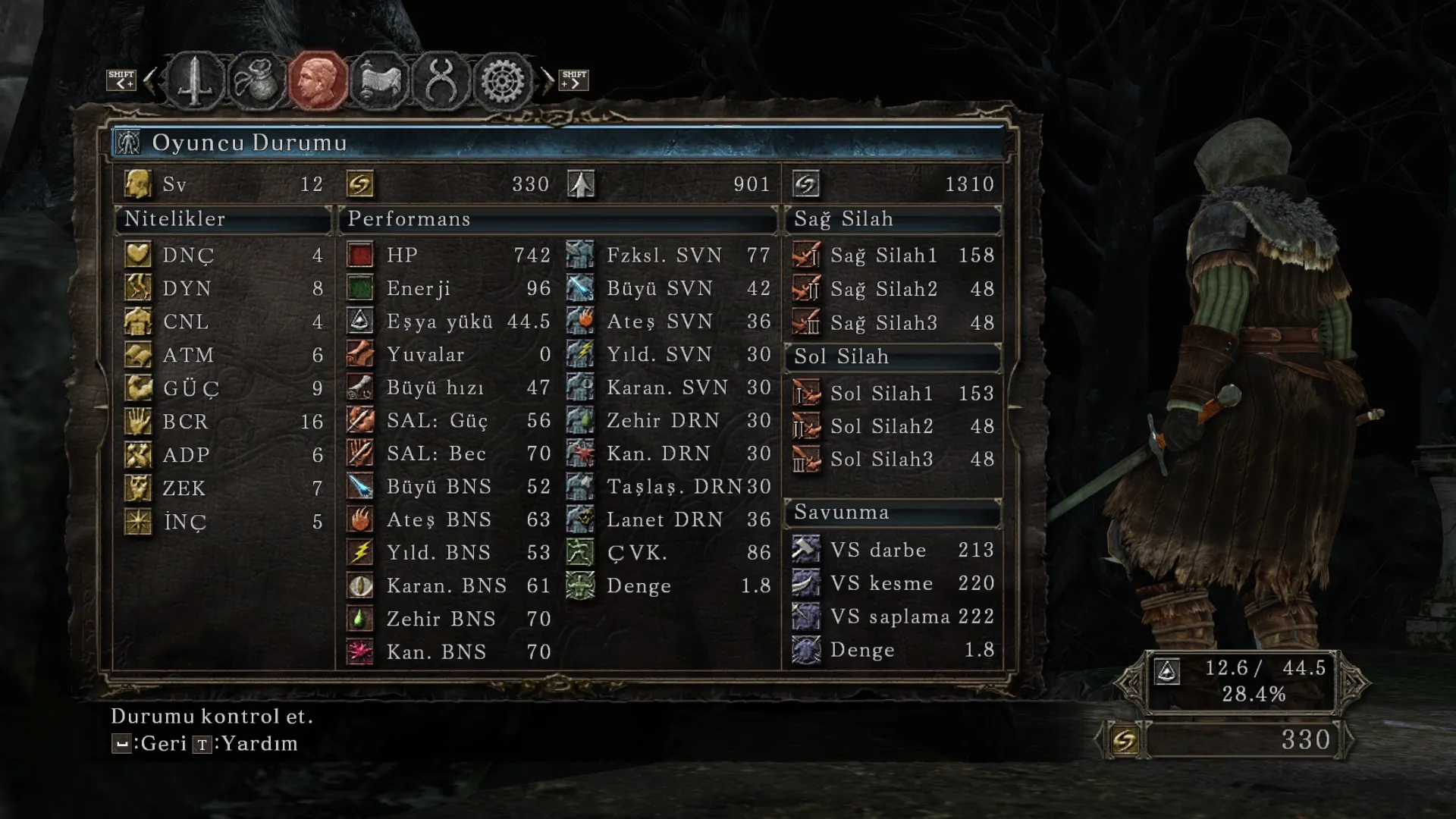Open the sword equipment tab
This screenshot has width=1456, height=819.
coord(195,80)
